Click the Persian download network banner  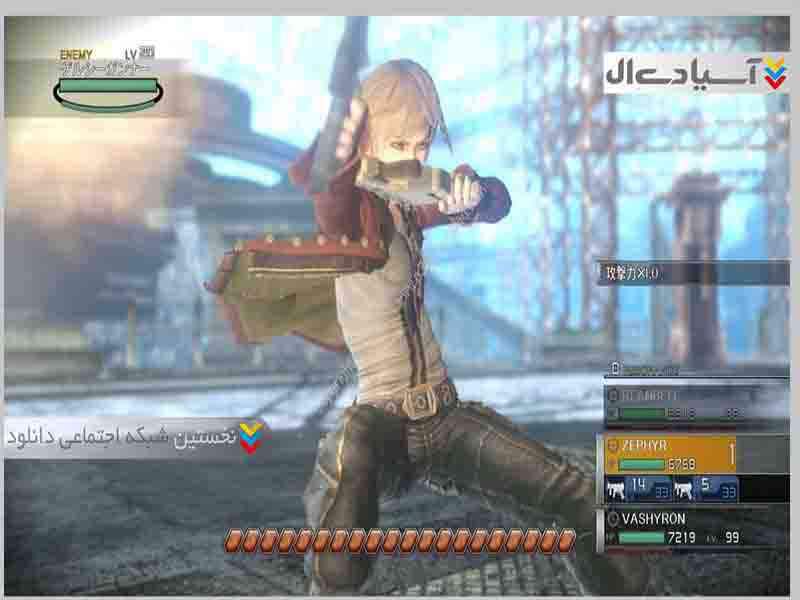(x=135, y=438)
